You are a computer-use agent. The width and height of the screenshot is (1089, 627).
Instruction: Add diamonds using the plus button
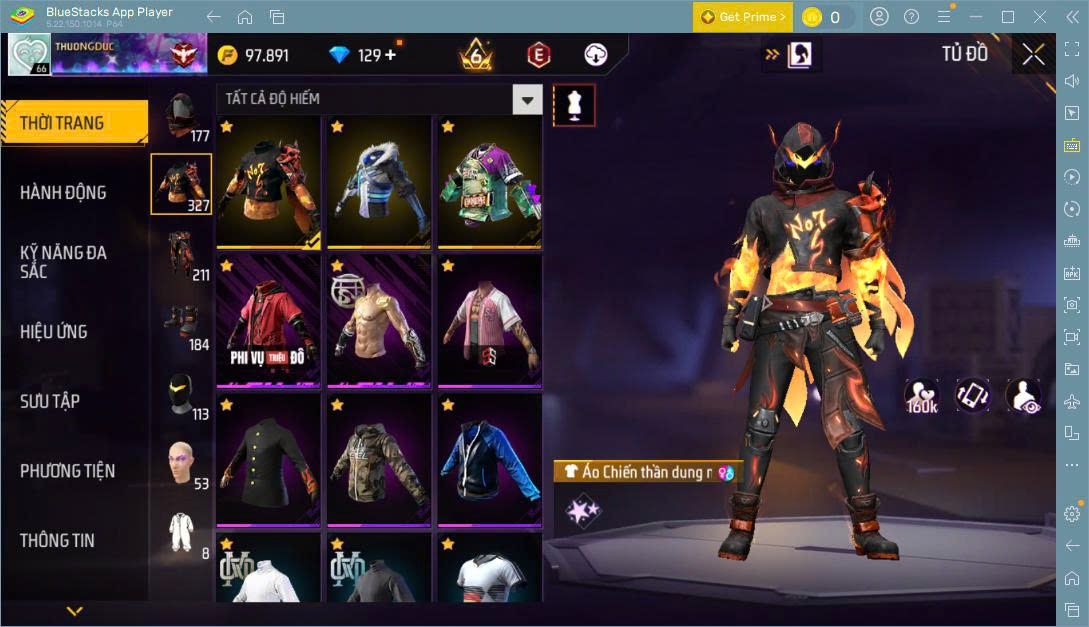(x=390, y=55)
